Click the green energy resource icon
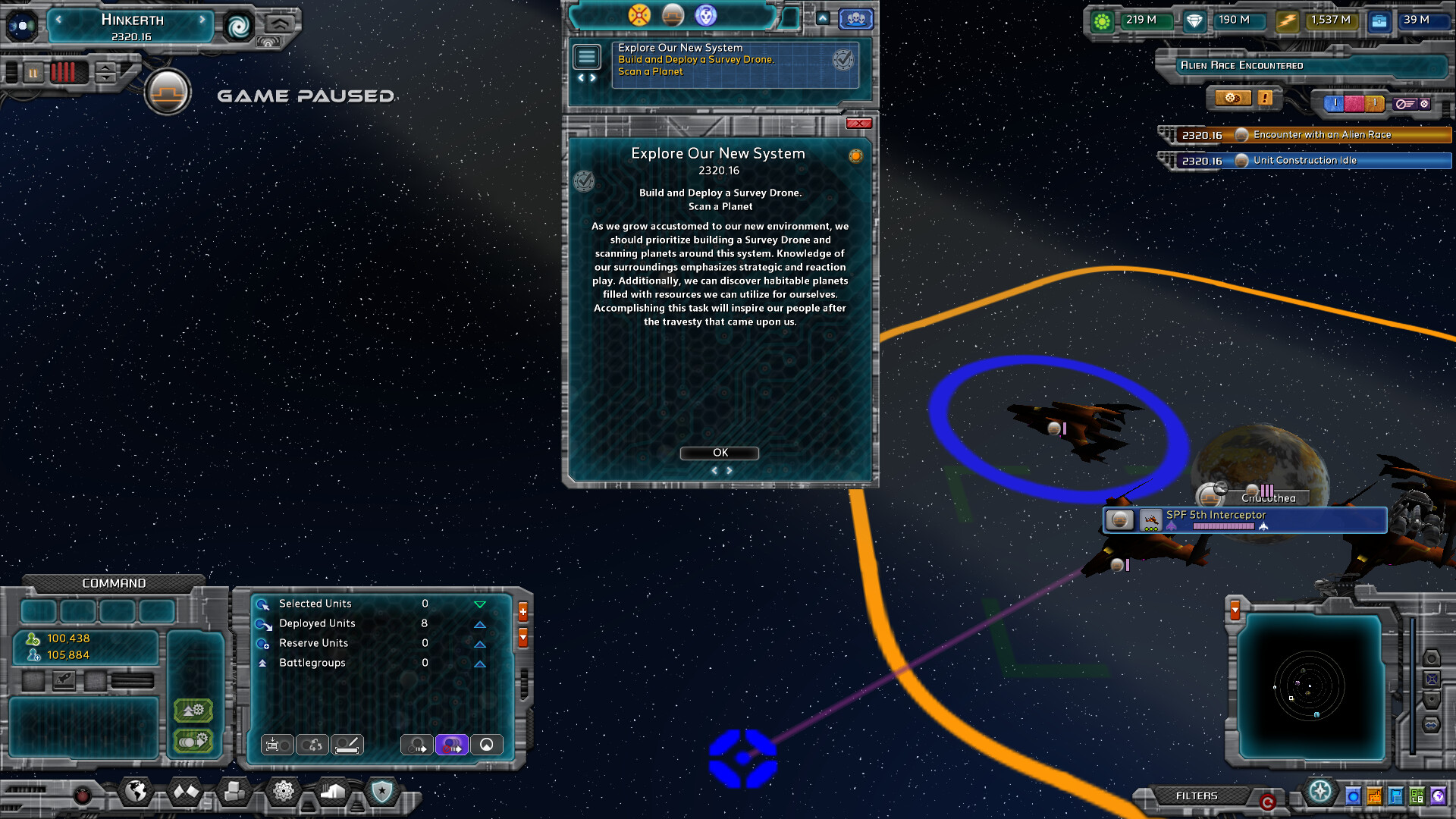The height and width of the screenshot is (819, 1456). [1102, 22]
